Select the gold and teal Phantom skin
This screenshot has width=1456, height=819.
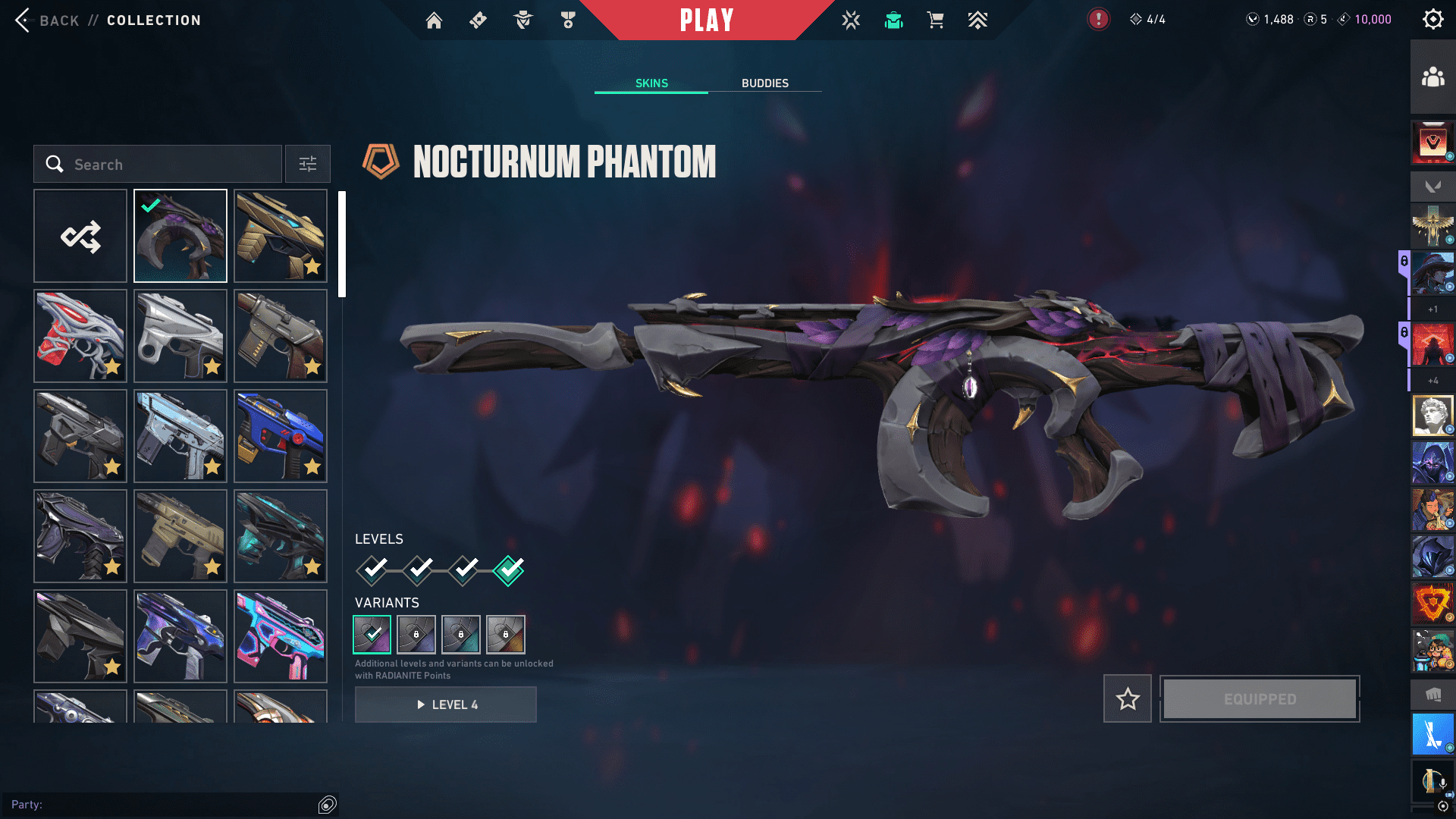click(x=281, y=237)
